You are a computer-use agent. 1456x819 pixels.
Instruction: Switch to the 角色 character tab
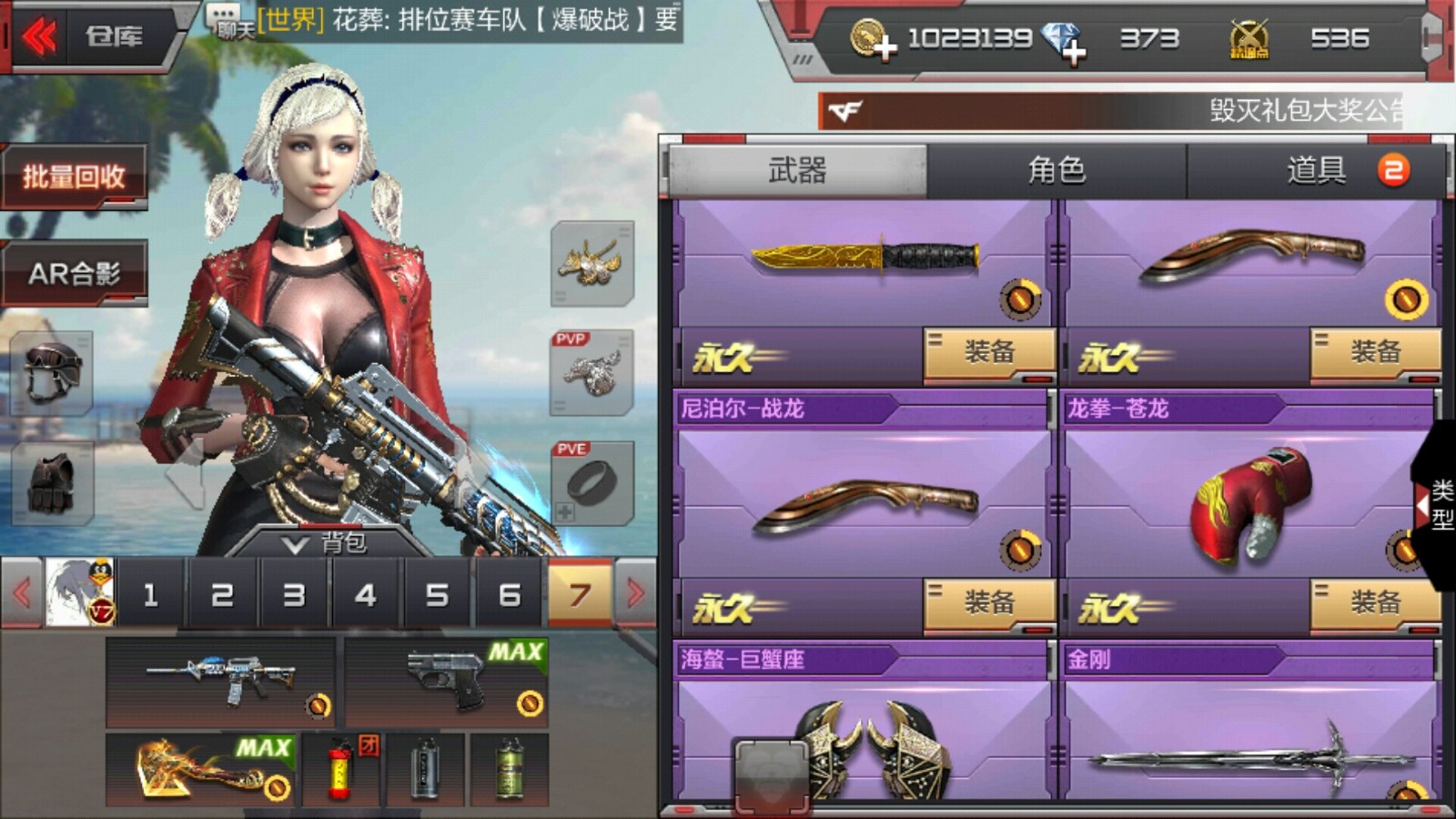(1057, 170)
